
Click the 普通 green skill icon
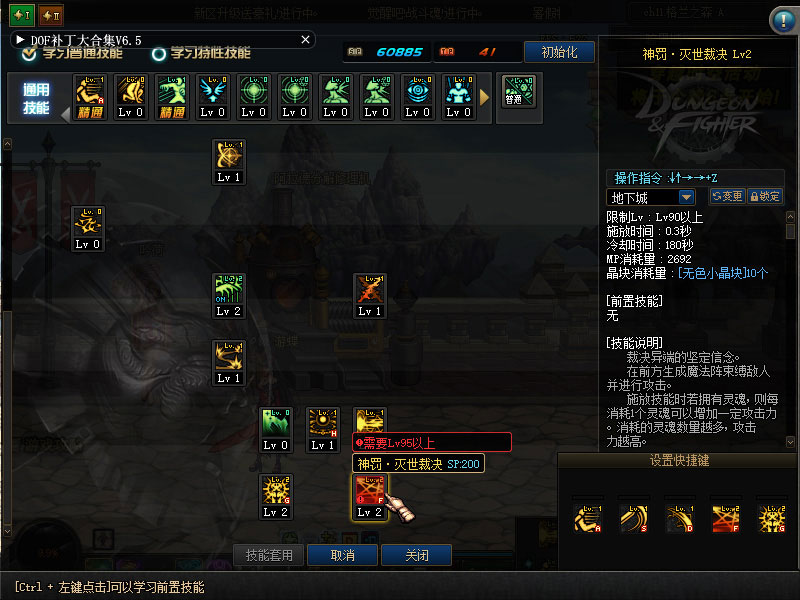[x=518, y=90]
